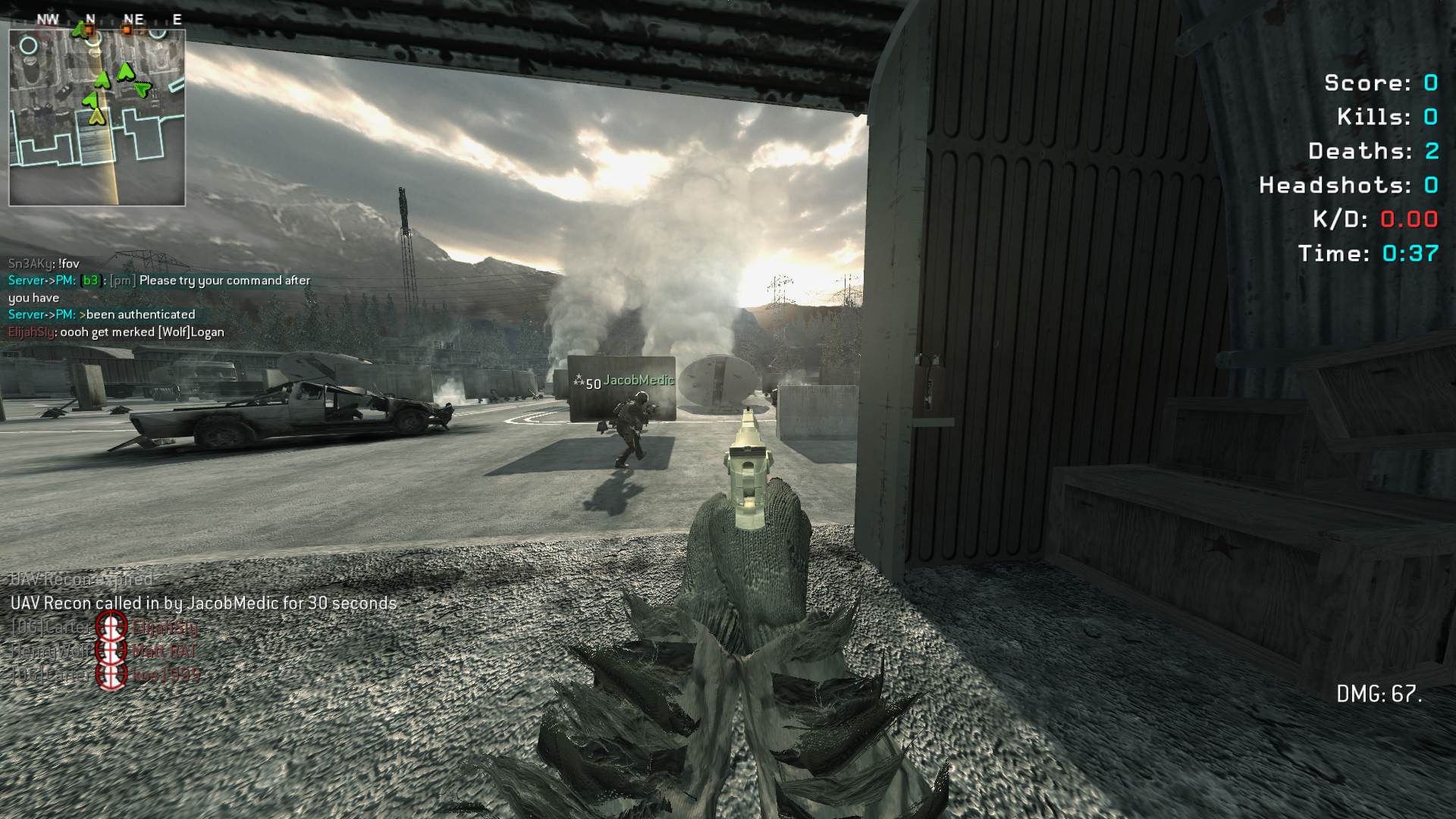This screenshot has width=1456, height=819.
Task: Select ElijahSly's chat message about getting merked
Action: tap(116, 332)
